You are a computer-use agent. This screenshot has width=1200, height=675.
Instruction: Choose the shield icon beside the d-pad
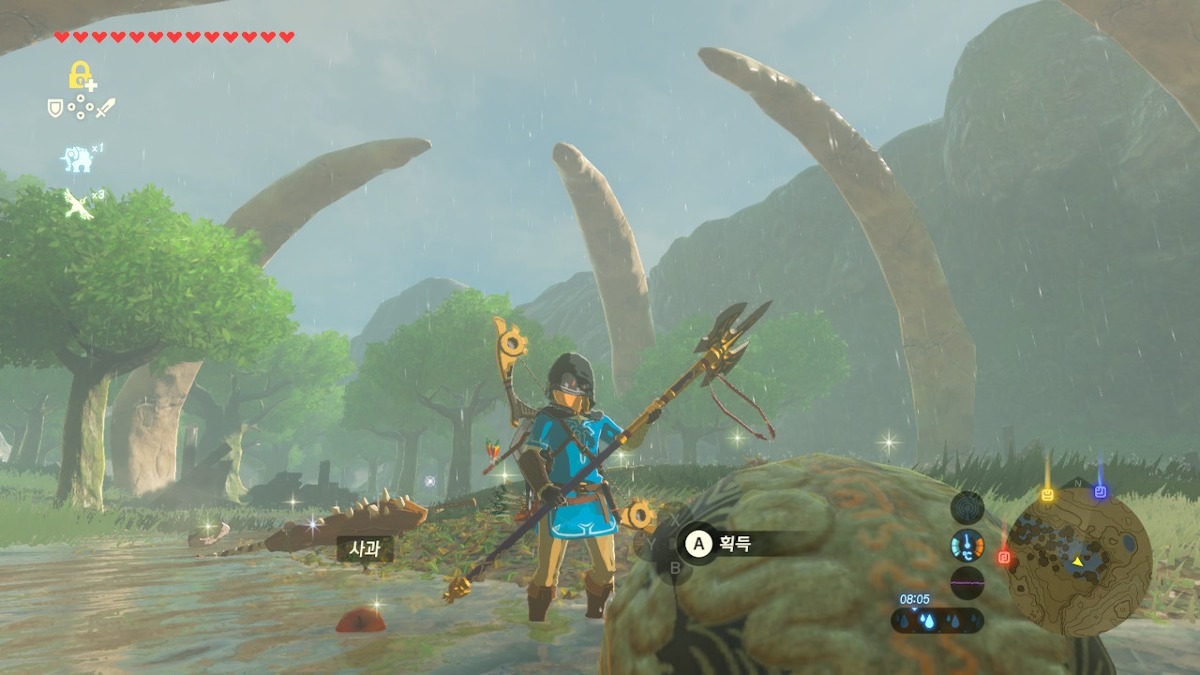56,107
